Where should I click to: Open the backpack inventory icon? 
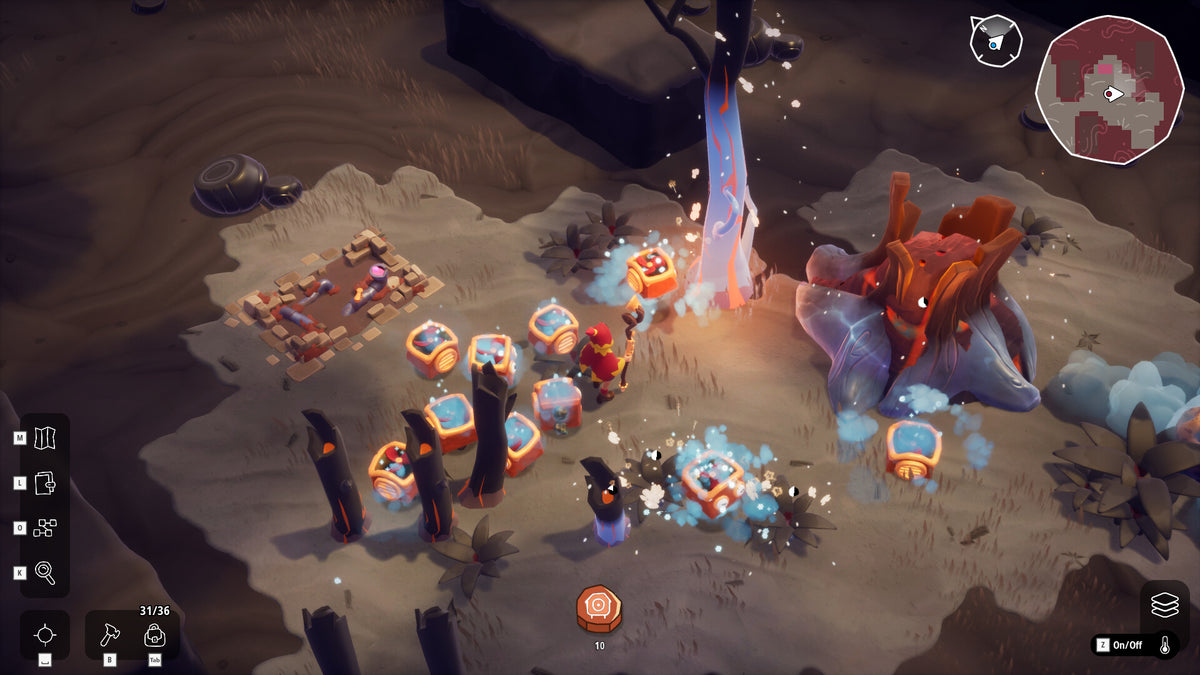coord(155,634)
